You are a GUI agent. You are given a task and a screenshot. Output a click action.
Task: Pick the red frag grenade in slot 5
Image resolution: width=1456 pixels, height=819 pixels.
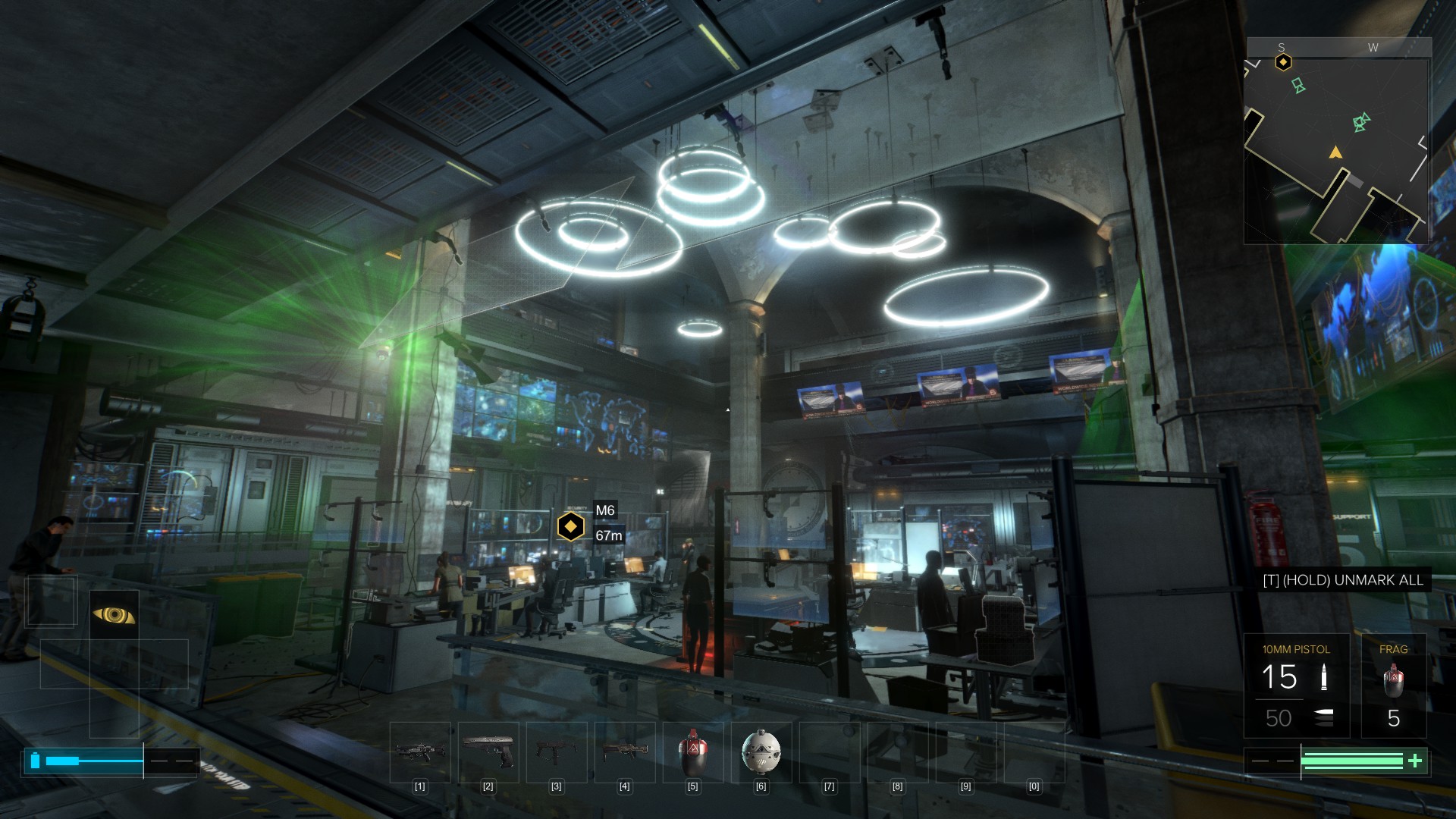(692, 752)
